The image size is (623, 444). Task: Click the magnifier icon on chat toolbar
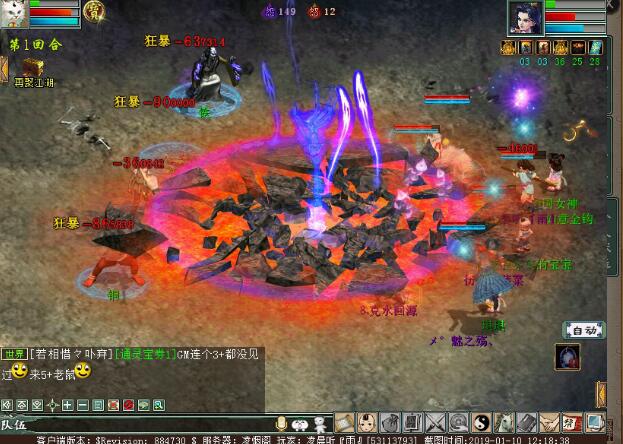coord(158,405)
